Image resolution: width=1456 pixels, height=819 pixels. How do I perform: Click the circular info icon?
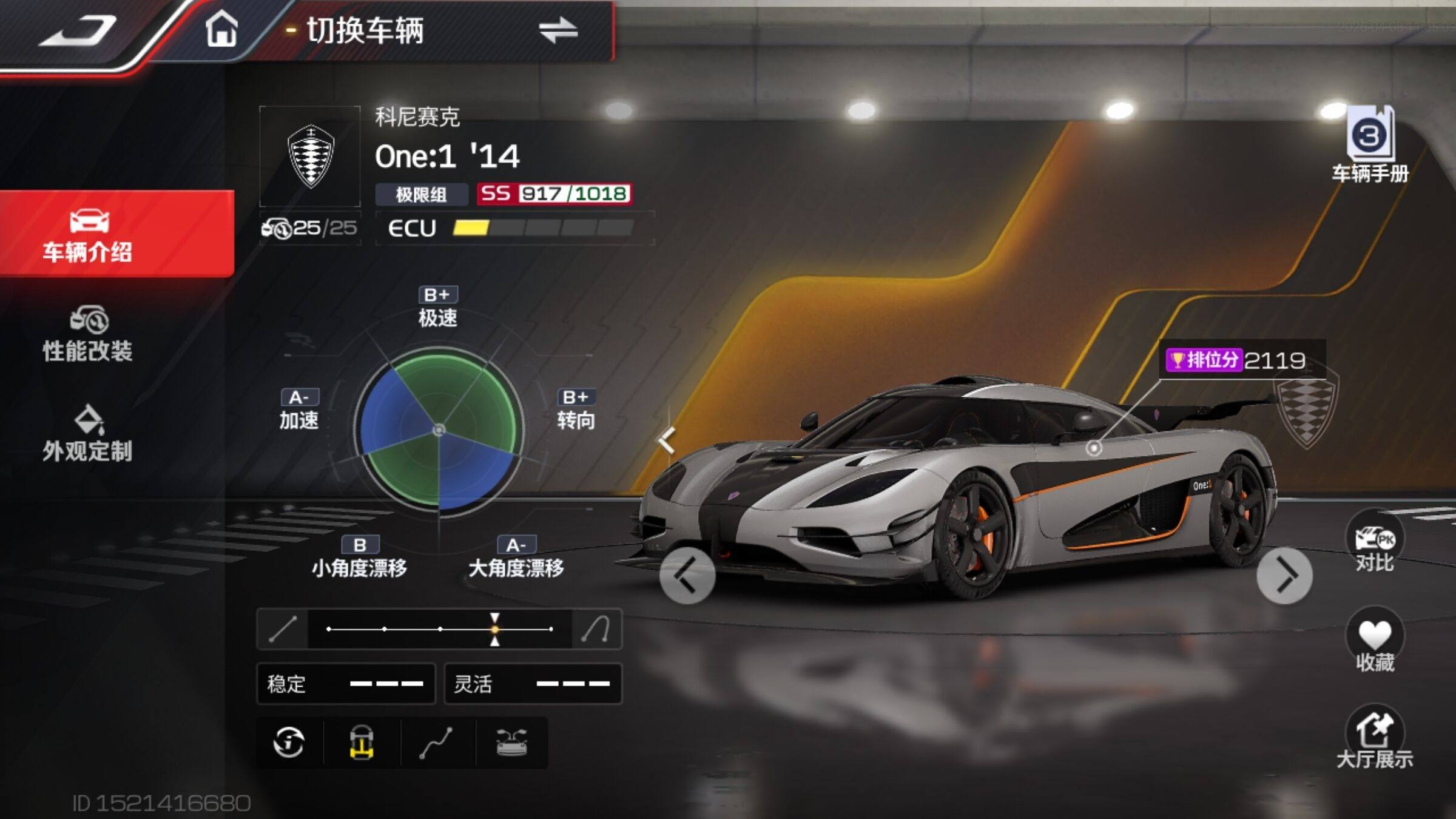click(289, 743)
